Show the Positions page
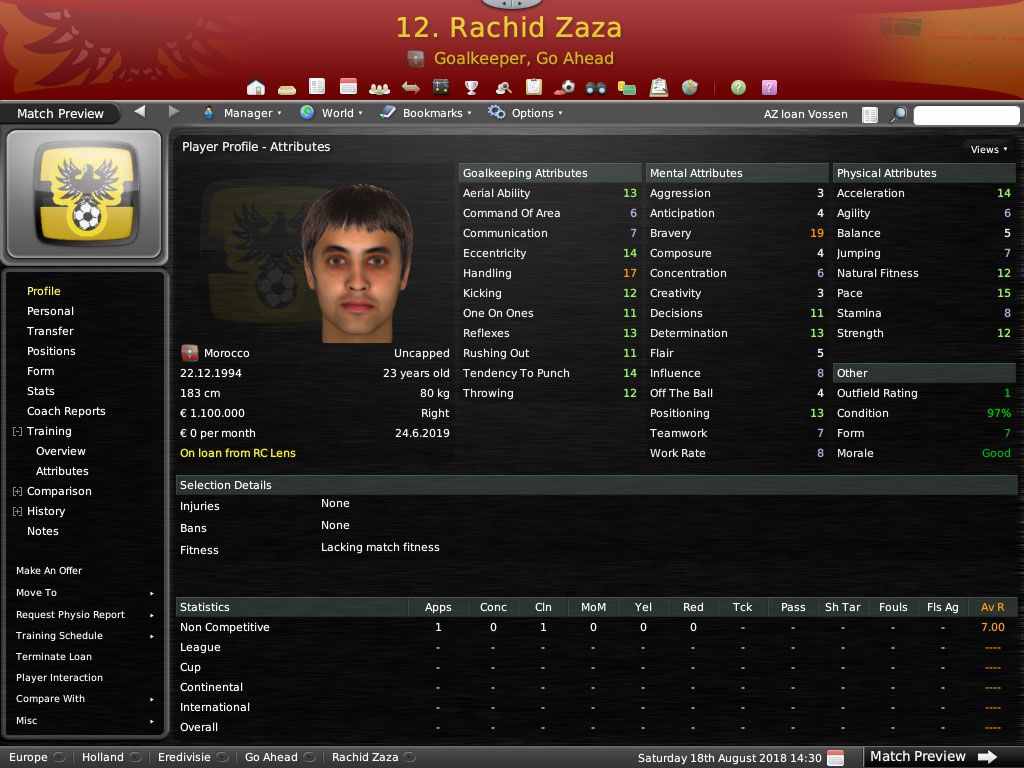 (51, 351)
